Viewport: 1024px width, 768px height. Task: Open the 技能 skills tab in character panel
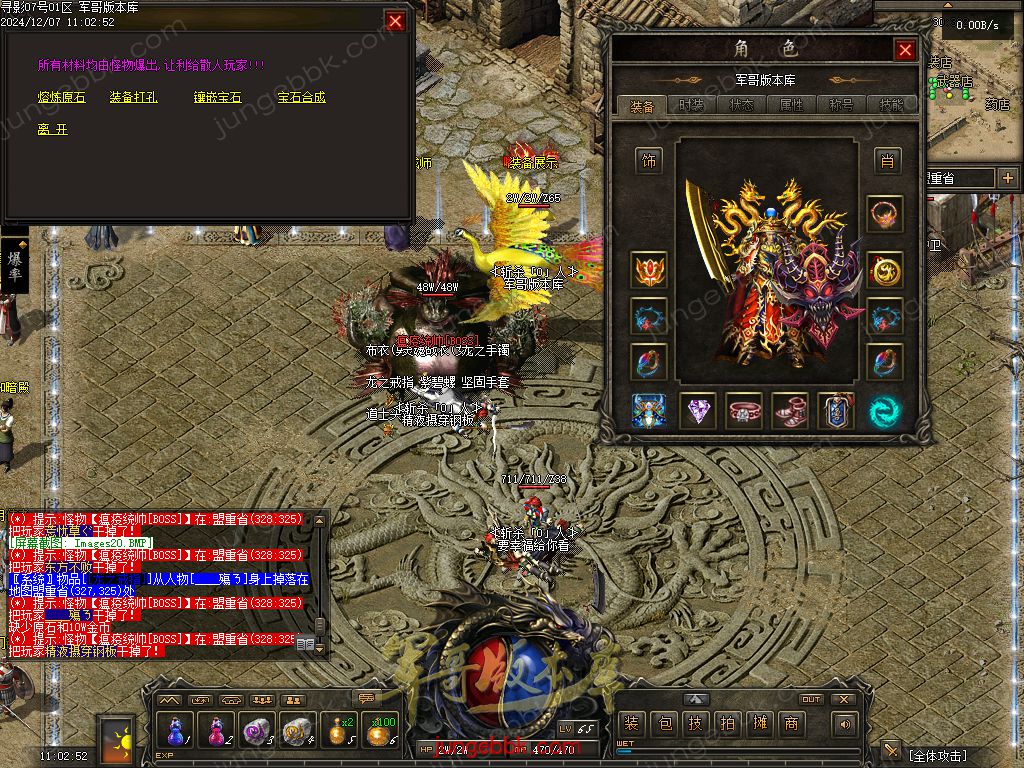(891, 105)
